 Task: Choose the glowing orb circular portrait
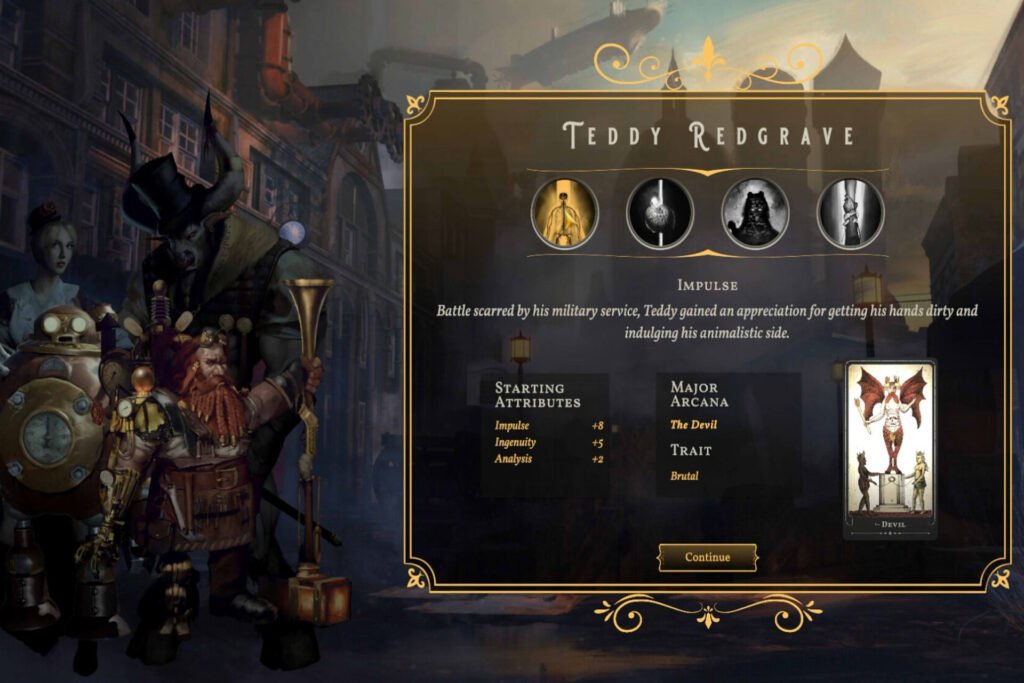point(660,213)
